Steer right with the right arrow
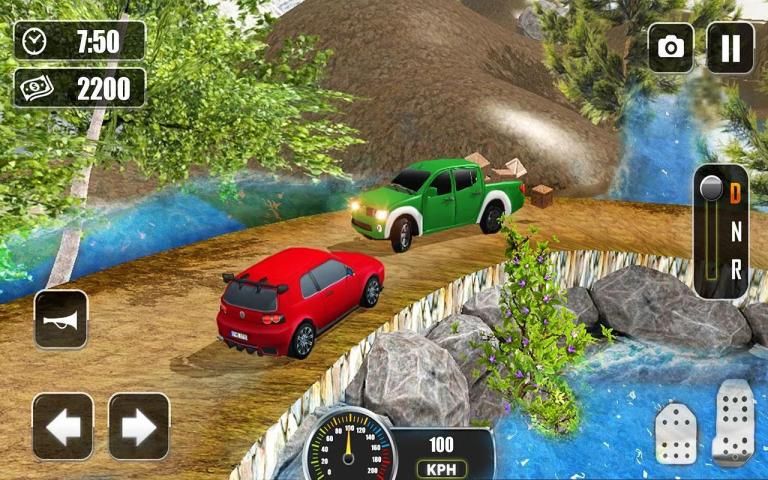768x480 pixels. 139,426
